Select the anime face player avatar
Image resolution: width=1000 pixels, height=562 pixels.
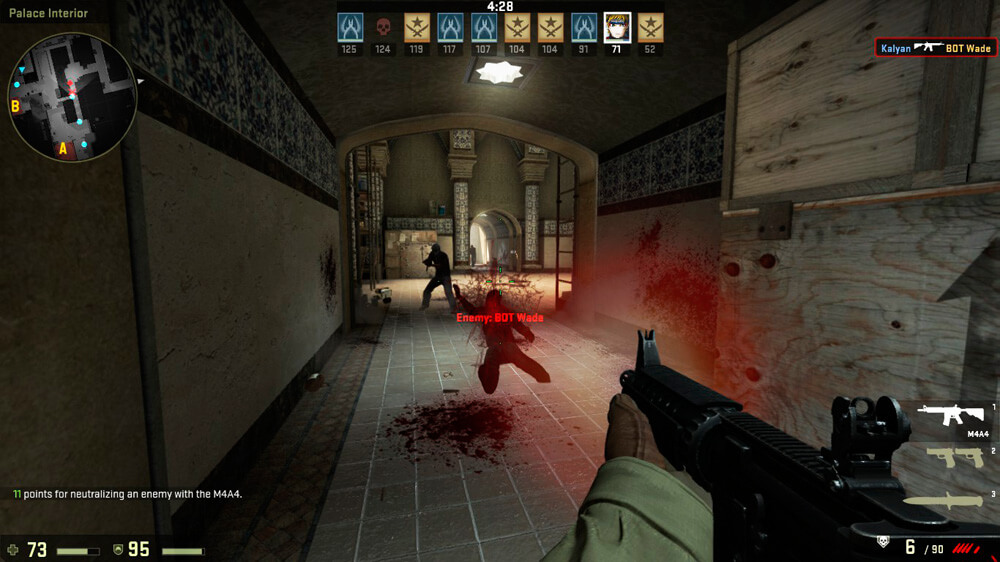click(x=618, y=27)
